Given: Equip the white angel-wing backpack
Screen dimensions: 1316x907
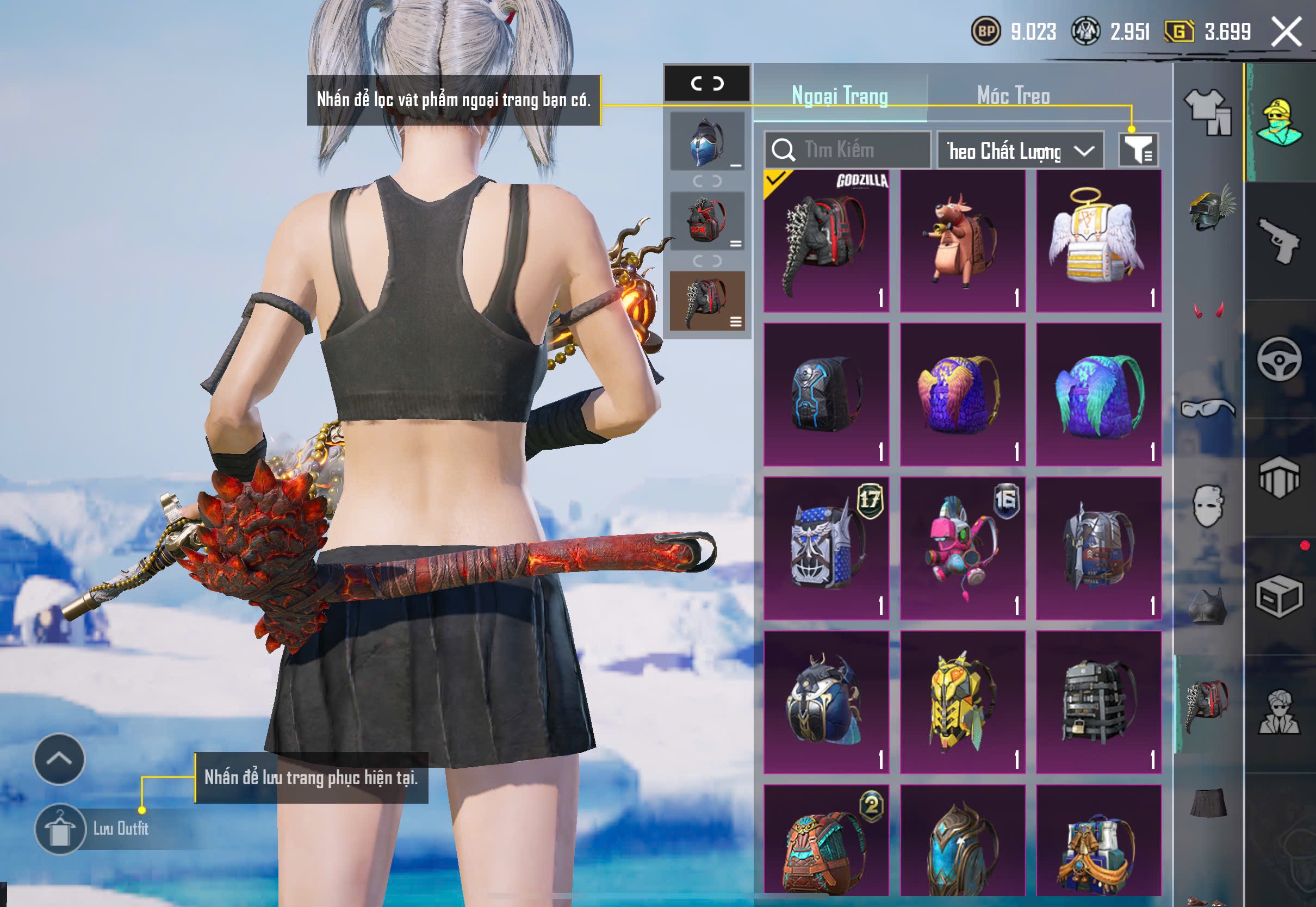Looking at the screenshot, I should [x=1098, y=241].
